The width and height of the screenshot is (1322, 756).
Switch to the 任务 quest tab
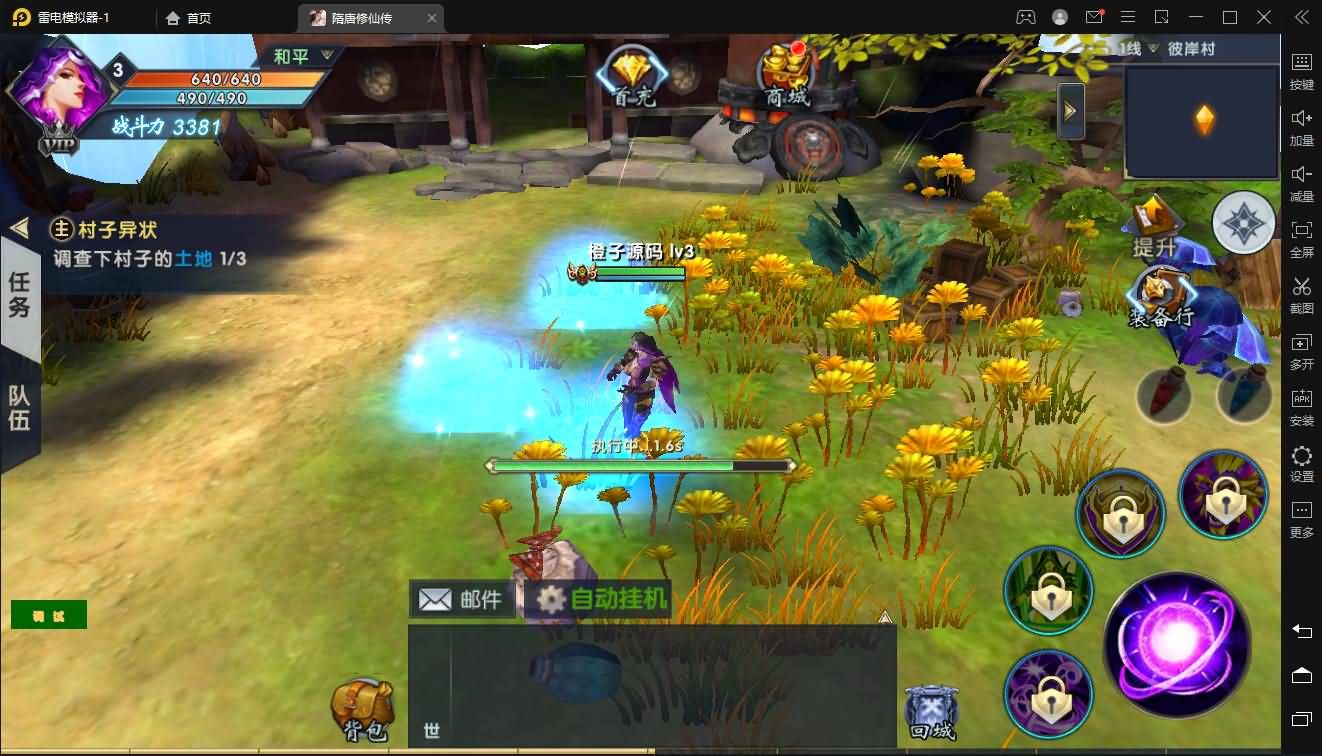20,295
